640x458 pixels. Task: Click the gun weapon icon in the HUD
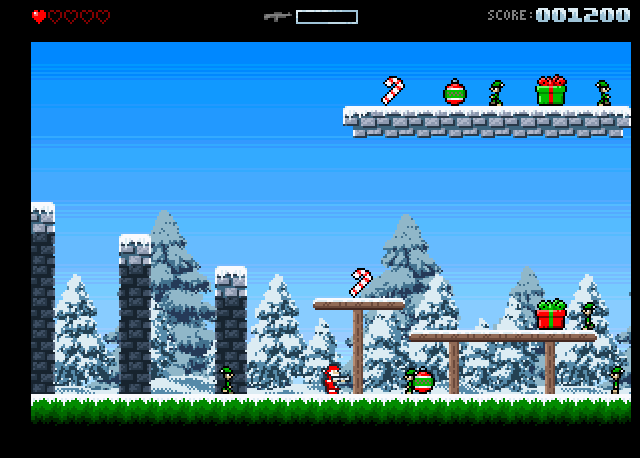coord(277,16)
